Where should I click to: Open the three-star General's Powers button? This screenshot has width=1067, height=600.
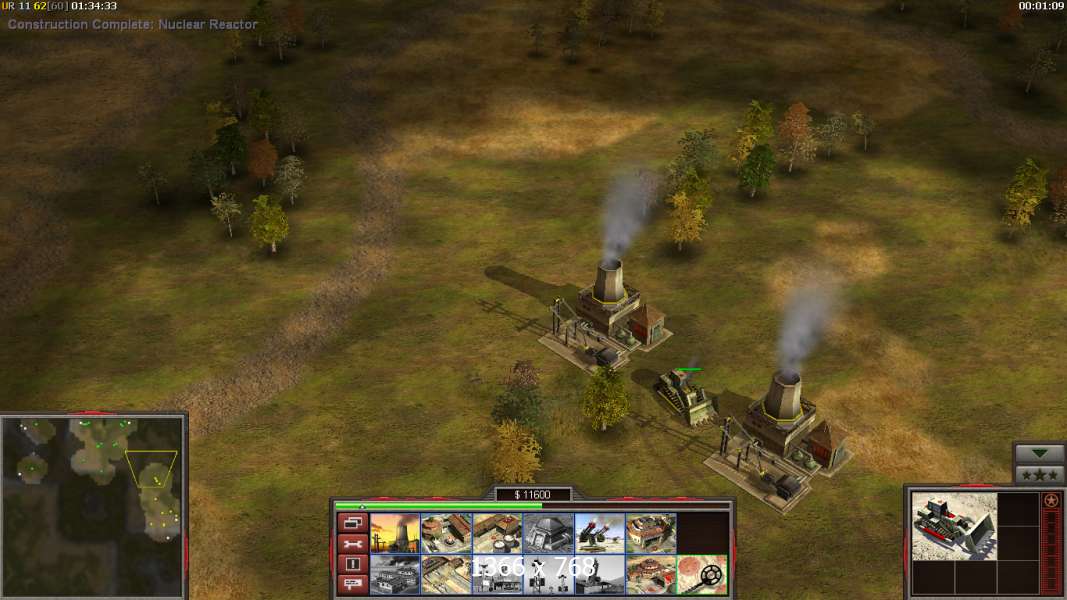[1039, 474]
